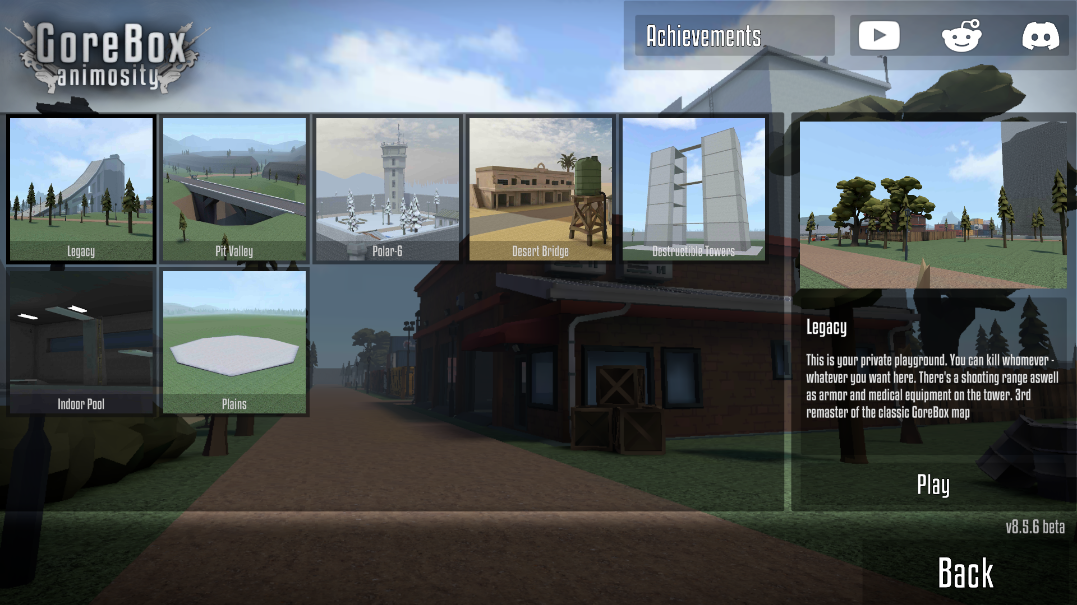Visit the Reddit community icon
Image resolution: width=1077 pixels, height=605 pixels.
point(961,36)
